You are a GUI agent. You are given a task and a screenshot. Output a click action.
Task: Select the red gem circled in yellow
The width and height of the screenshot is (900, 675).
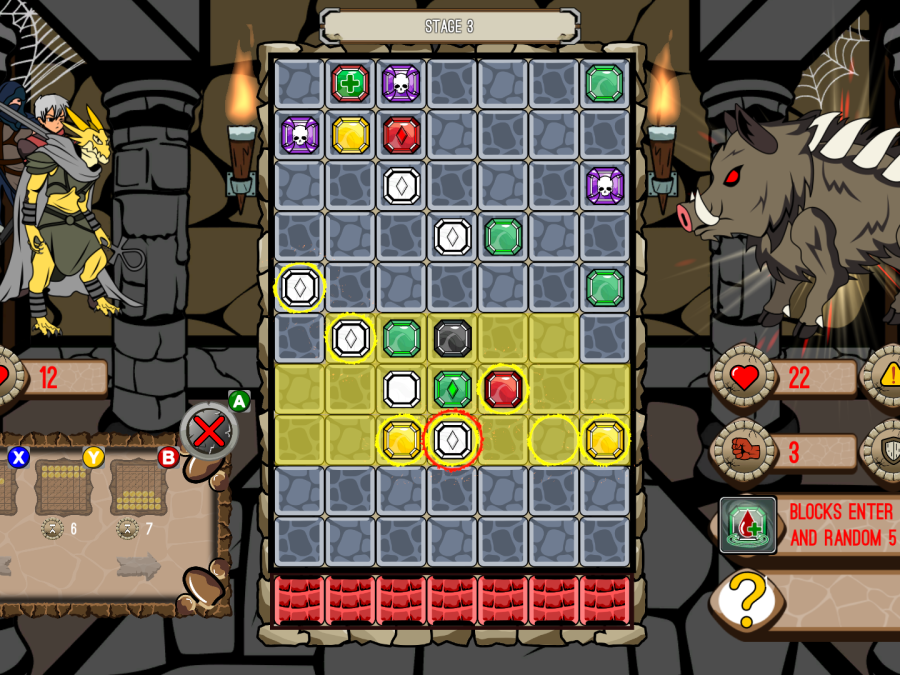(504, 389)
